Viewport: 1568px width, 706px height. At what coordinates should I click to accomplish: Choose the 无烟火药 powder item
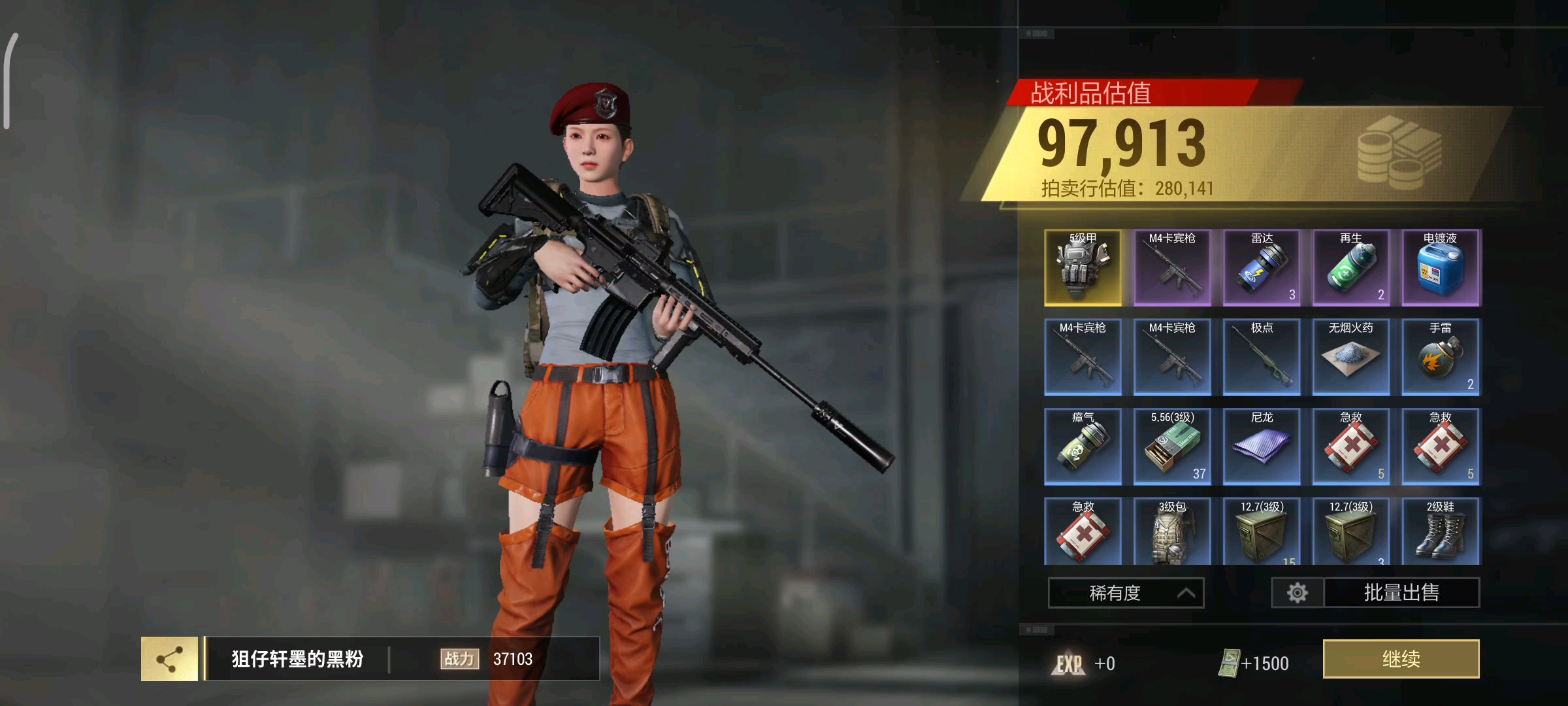click(1351, 358)
